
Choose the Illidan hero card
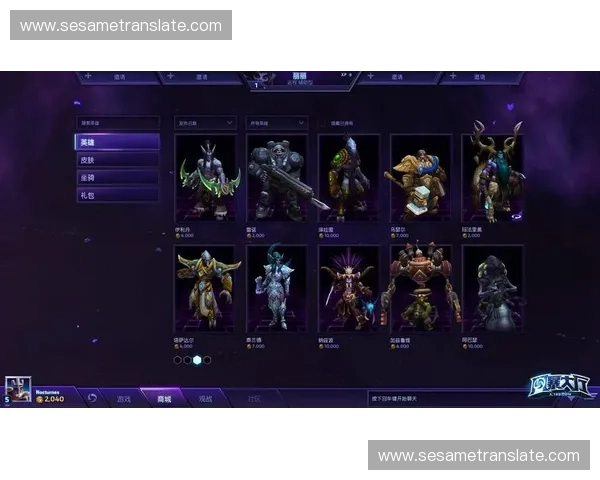[x=206, y=178]
